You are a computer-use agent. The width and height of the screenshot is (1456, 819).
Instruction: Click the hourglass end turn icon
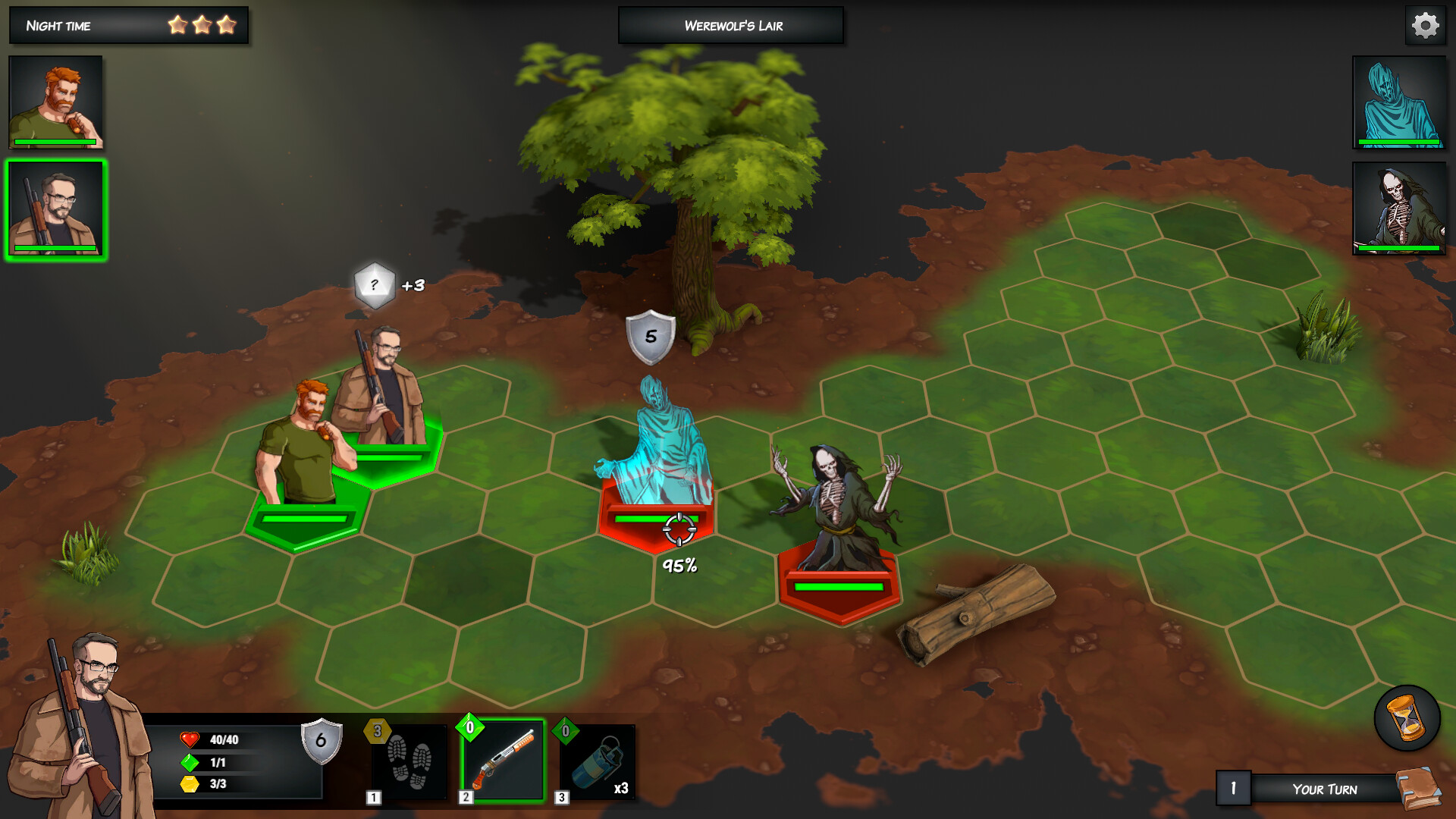tap(1407, 716)
